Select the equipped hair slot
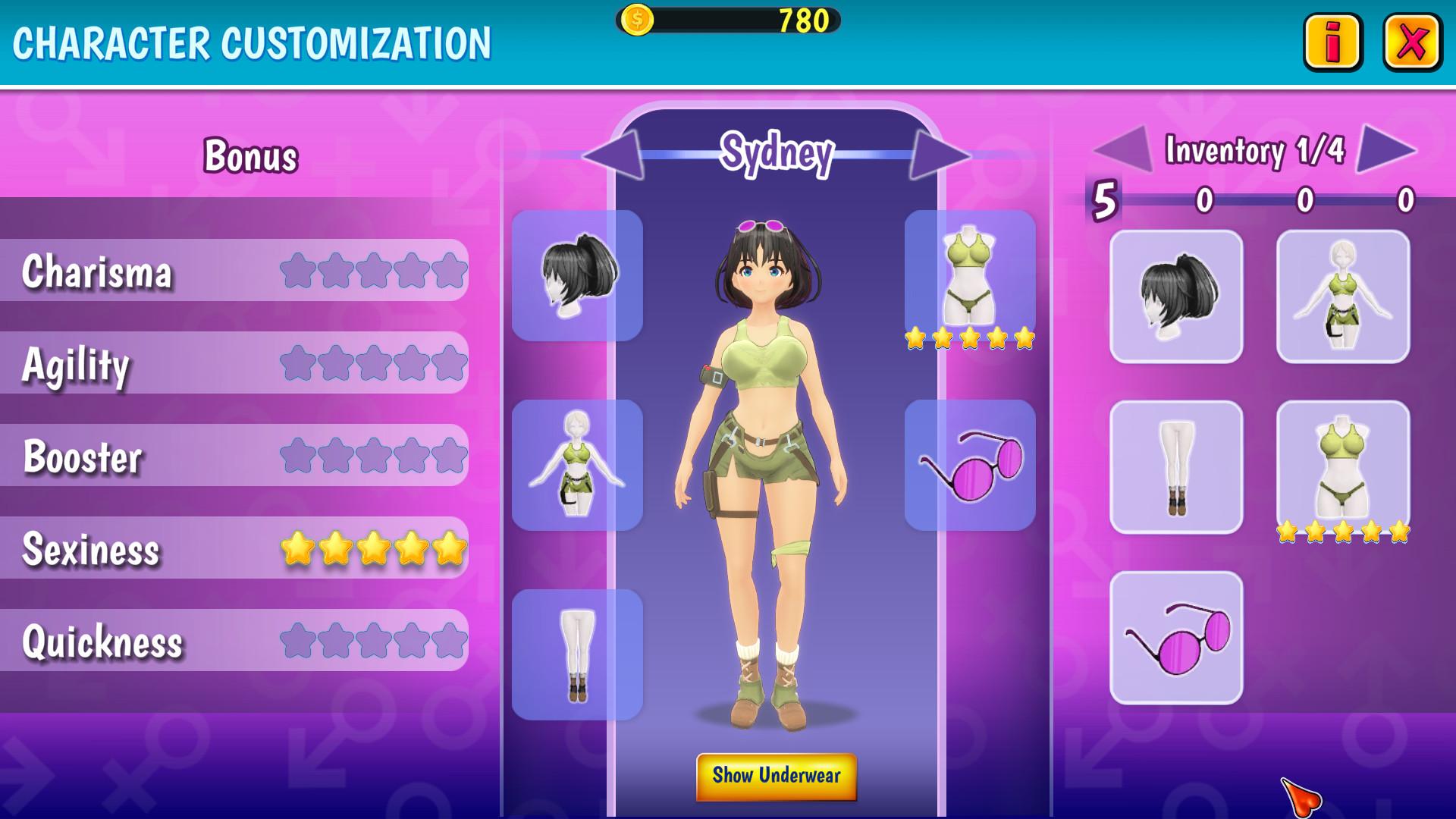Image resolution: width=1456 pixels, height=819 pixels. click(x=577, y=275)
